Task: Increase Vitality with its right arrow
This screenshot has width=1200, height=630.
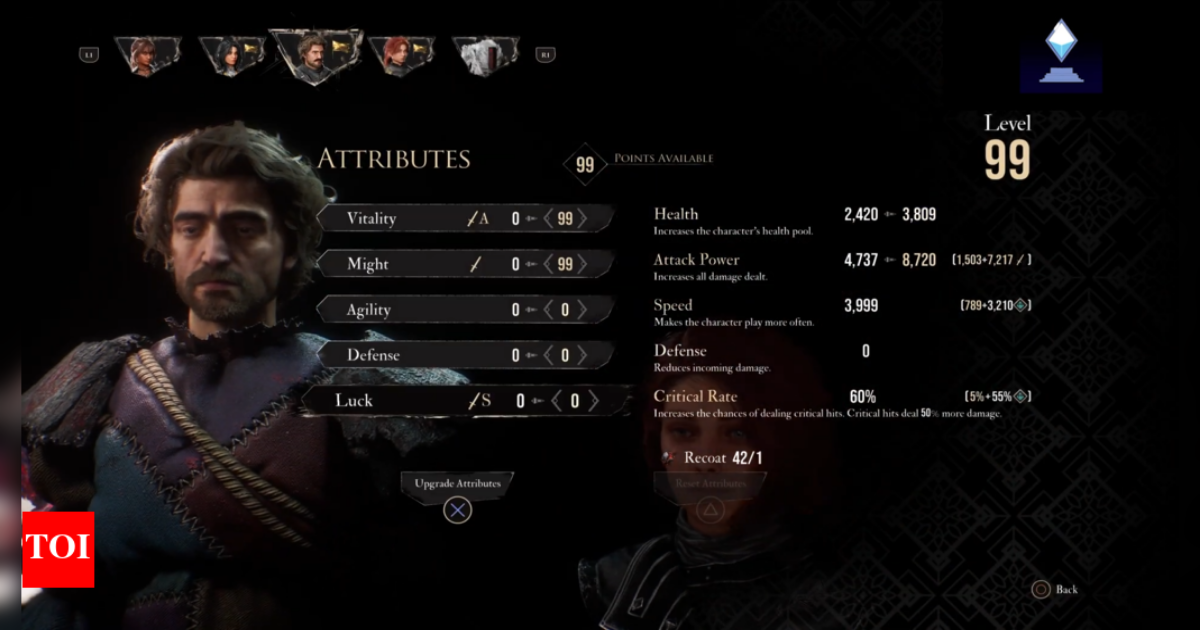Action: coord(583,219)
